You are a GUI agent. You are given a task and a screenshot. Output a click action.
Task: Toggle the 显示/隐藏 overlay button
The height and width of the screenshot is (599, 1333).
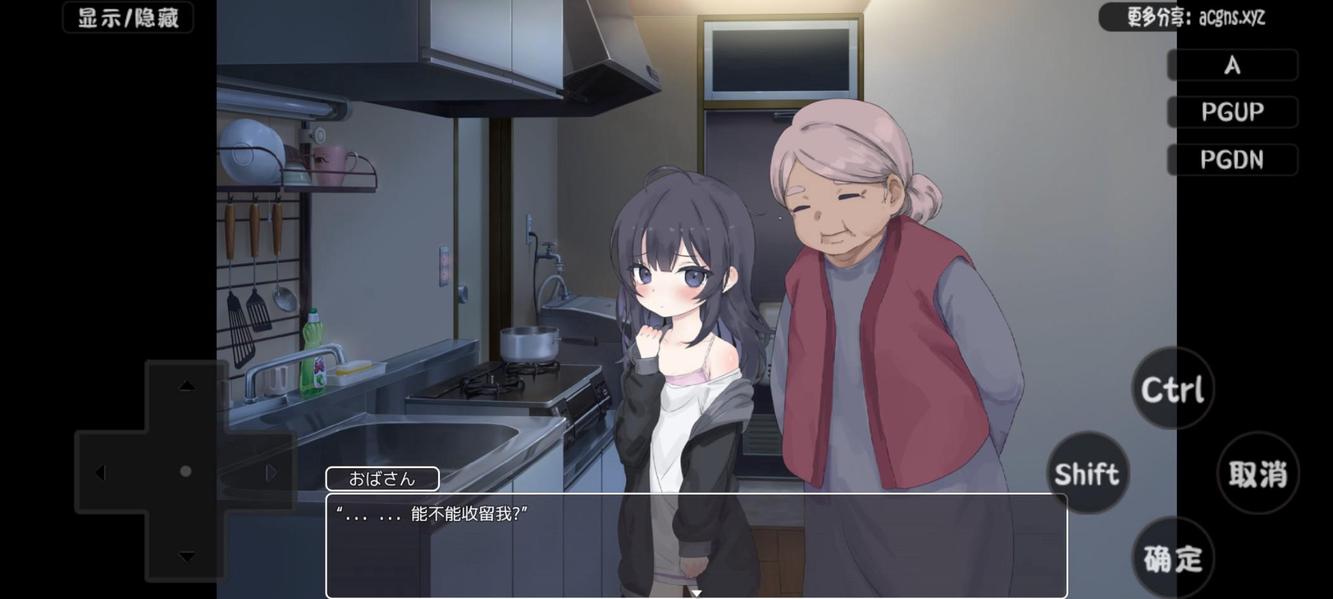tap(128, 18)
